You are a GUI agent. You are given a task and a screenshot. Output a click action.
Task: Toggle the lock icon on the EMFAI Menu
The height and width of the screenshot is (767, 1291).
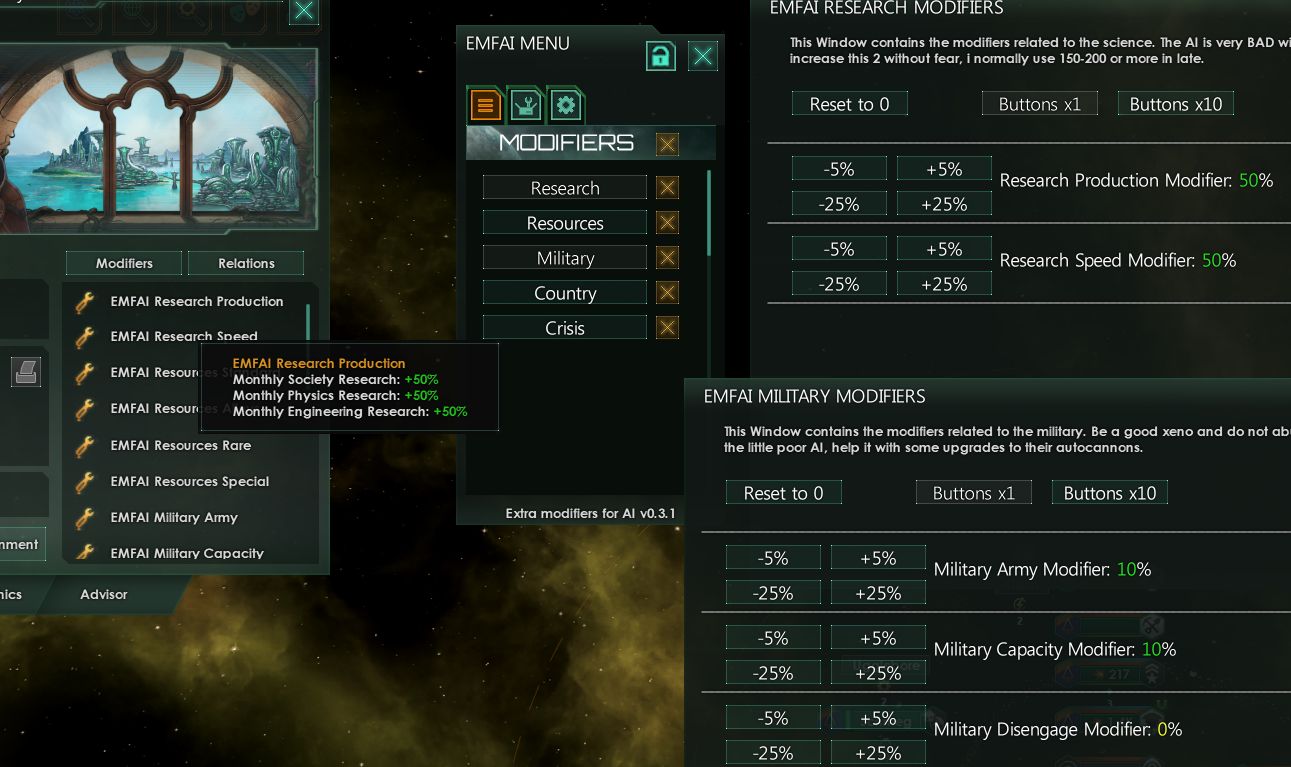click(660, 56)
